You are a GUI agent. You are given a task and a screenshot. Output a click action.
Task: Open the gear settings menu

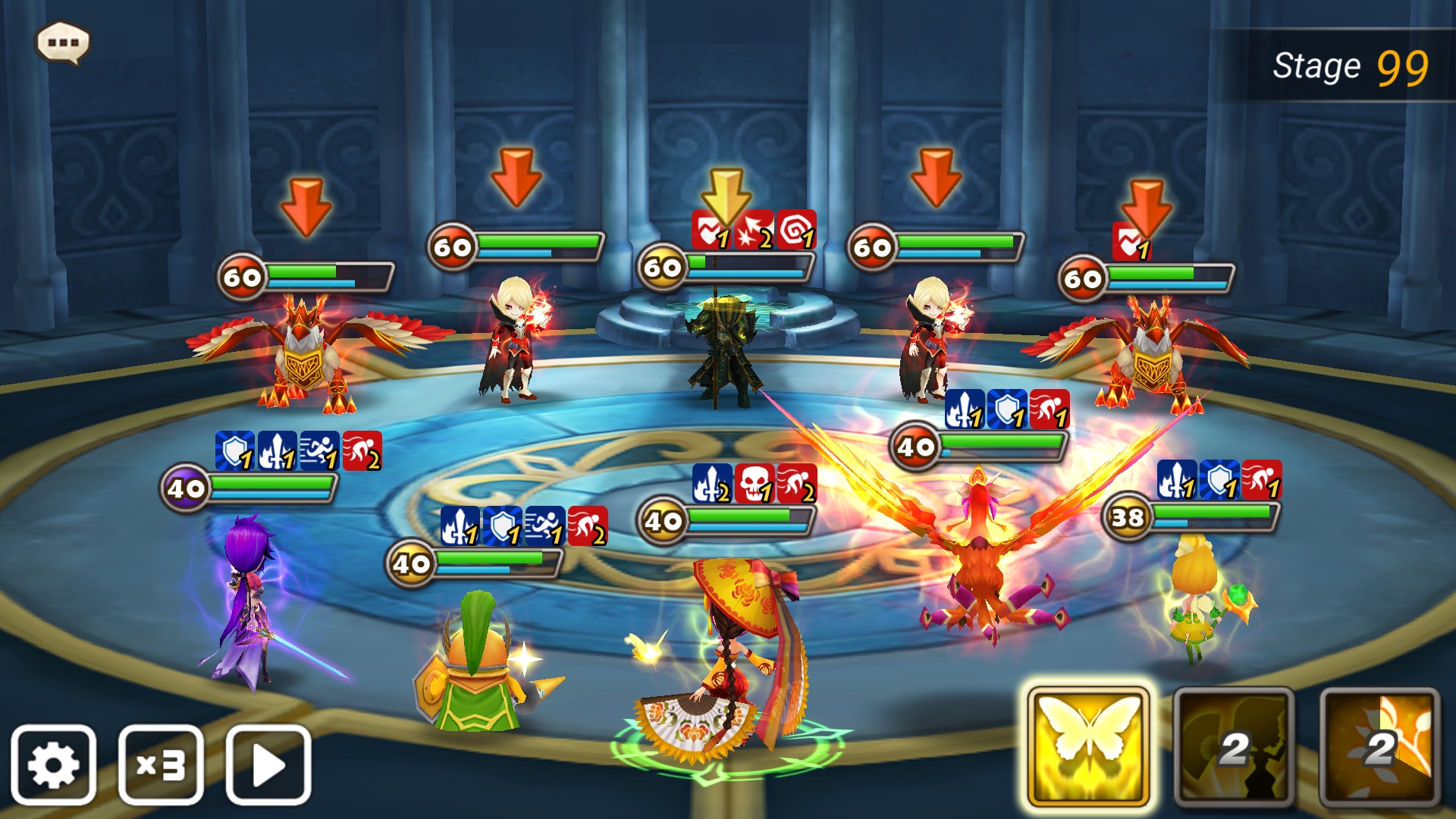click(x=53, y=764)
